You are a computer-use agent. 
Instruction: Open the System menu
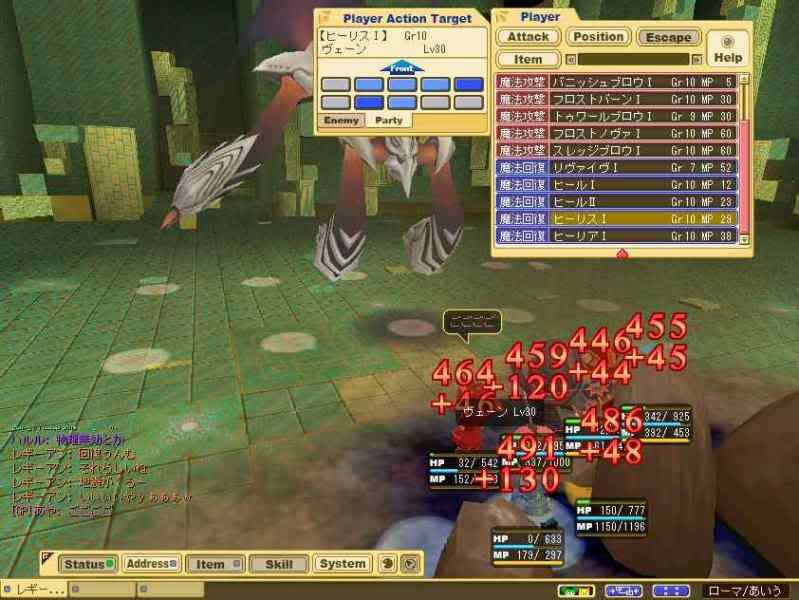[x=343, y=564]
